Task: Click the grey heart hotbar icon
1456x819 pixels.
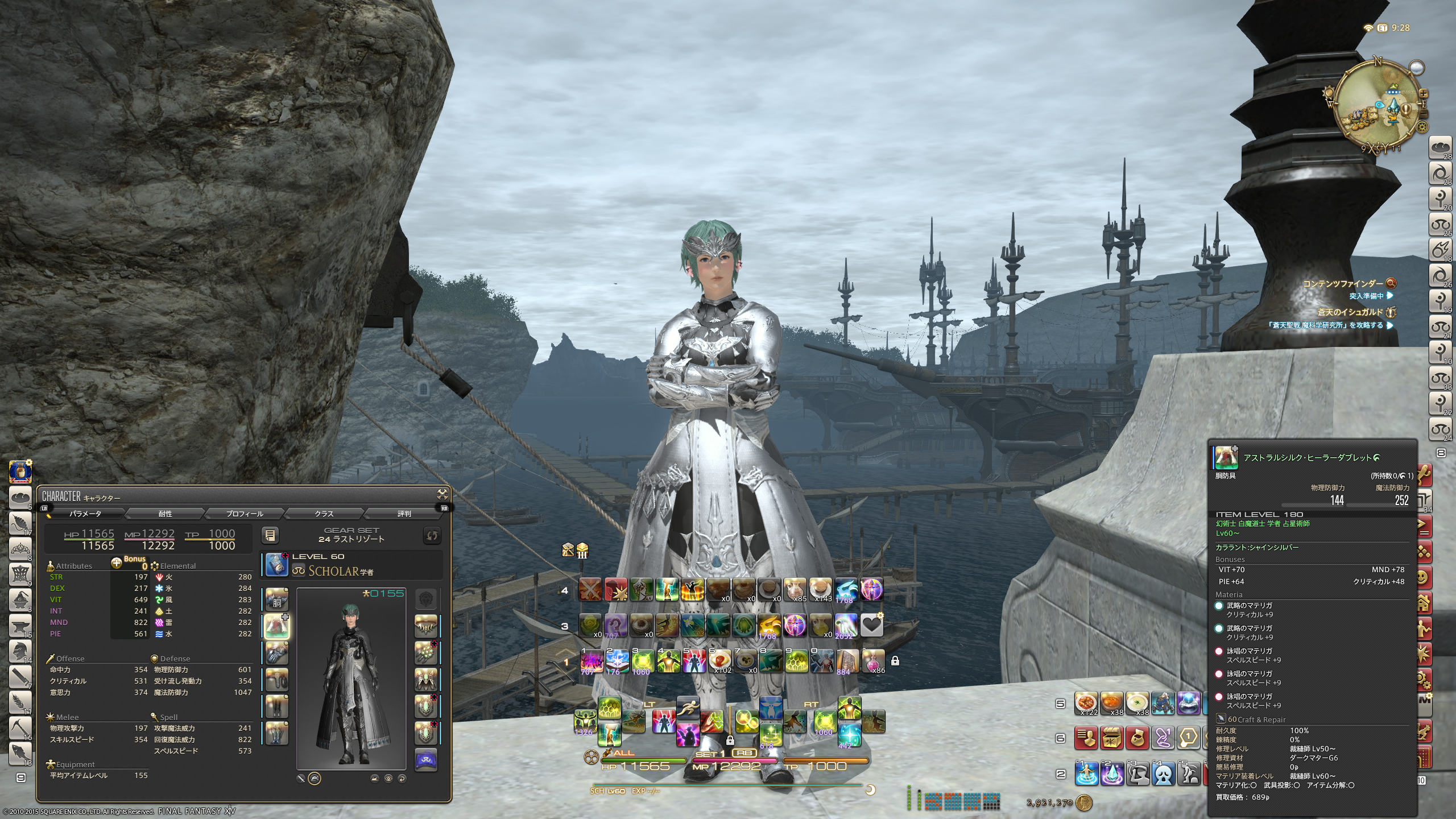Action: coord(871,625)
